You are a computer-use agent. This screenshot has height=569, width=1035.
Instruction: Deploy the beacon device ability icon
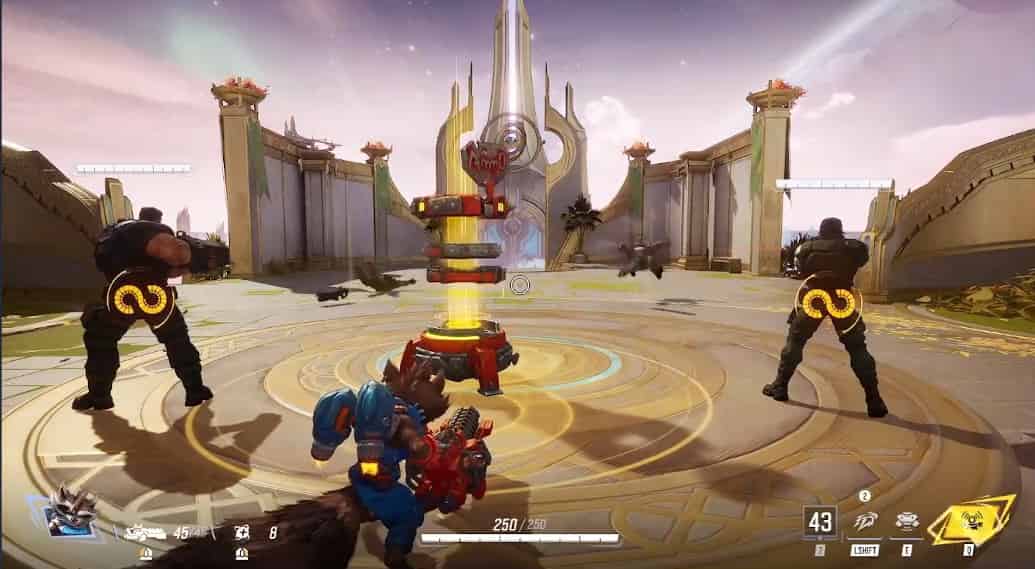coord(908,522)
